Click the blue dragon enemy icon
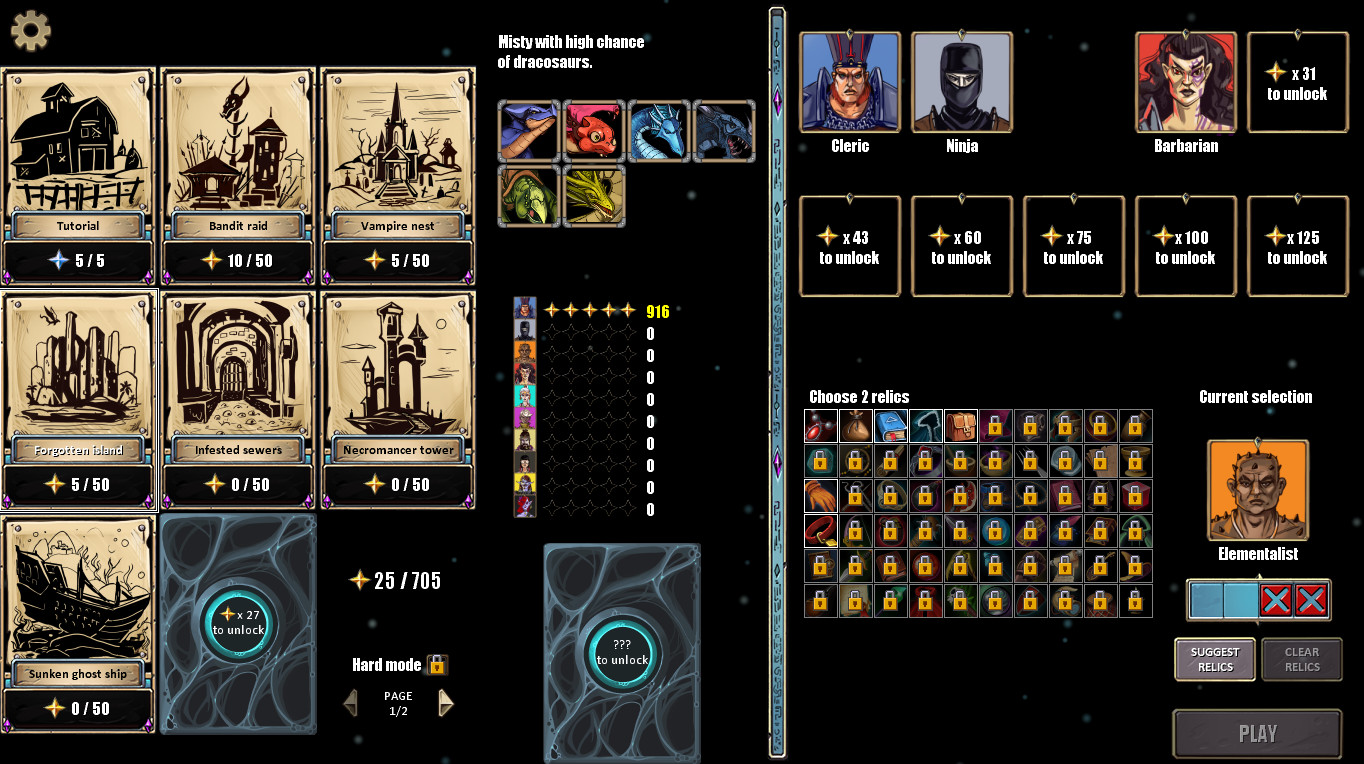This screenshot has width=1364, height=764. pos(659,130)
